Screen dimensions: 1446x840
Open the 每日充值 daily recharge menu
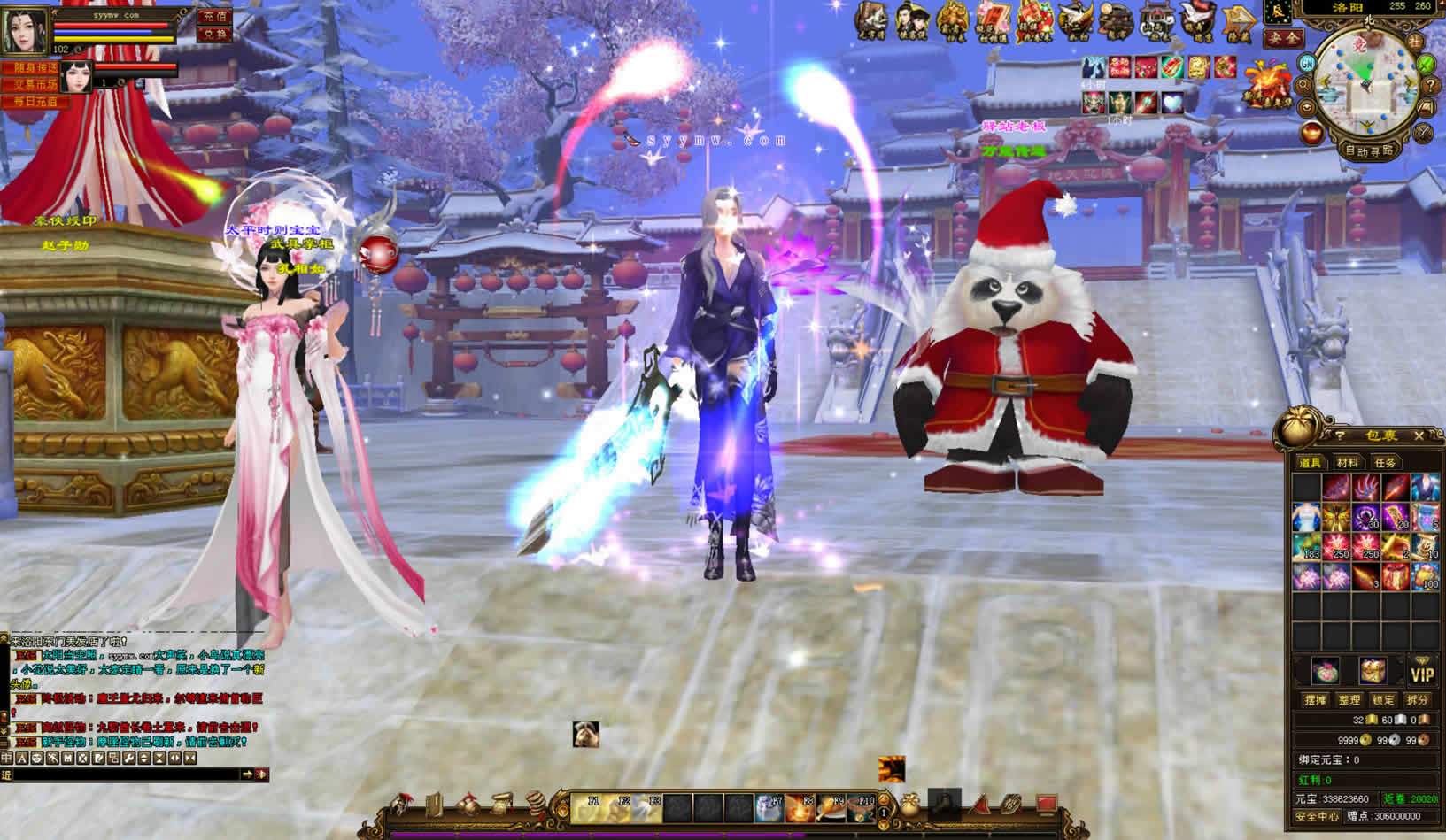(35, 102)
